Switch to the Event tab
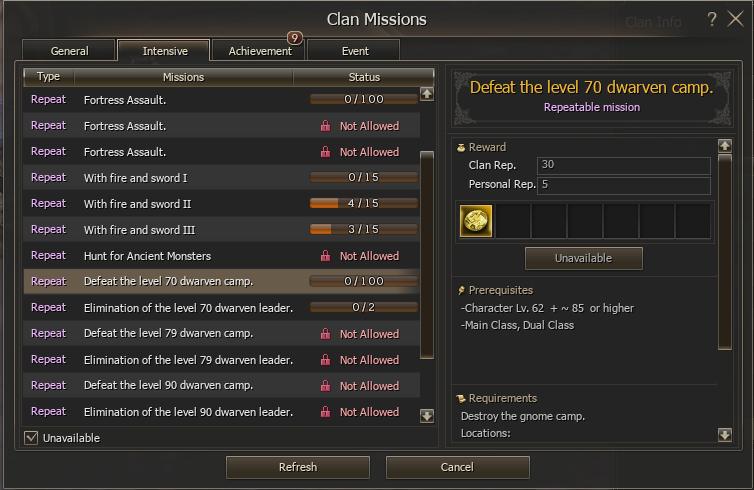Image resolution: width=754 pixels, height=490 pixels. 354,51
